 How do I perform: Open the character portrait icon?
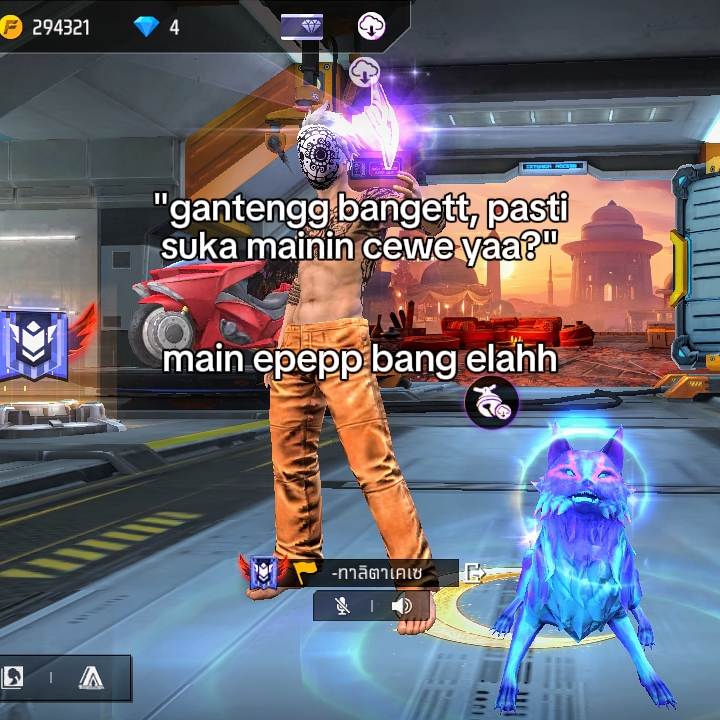point(13,678)
